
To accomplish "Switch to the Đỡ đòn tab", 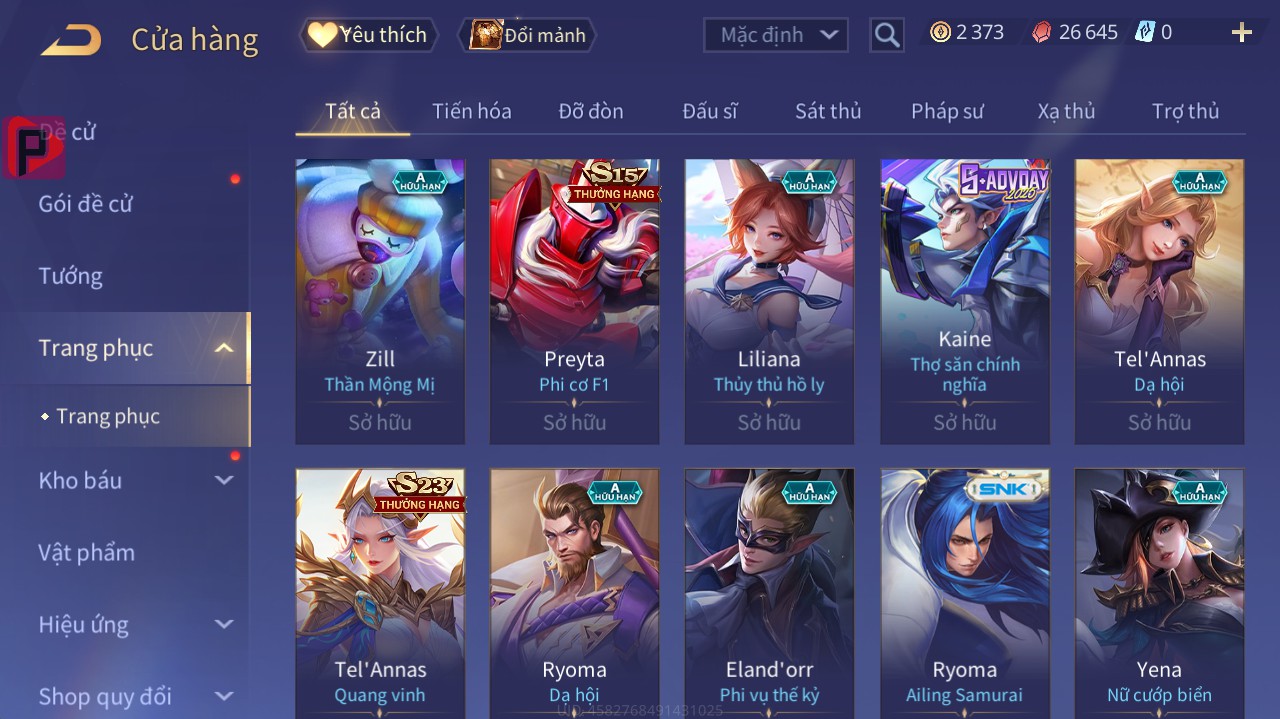I will click(590, 111).
